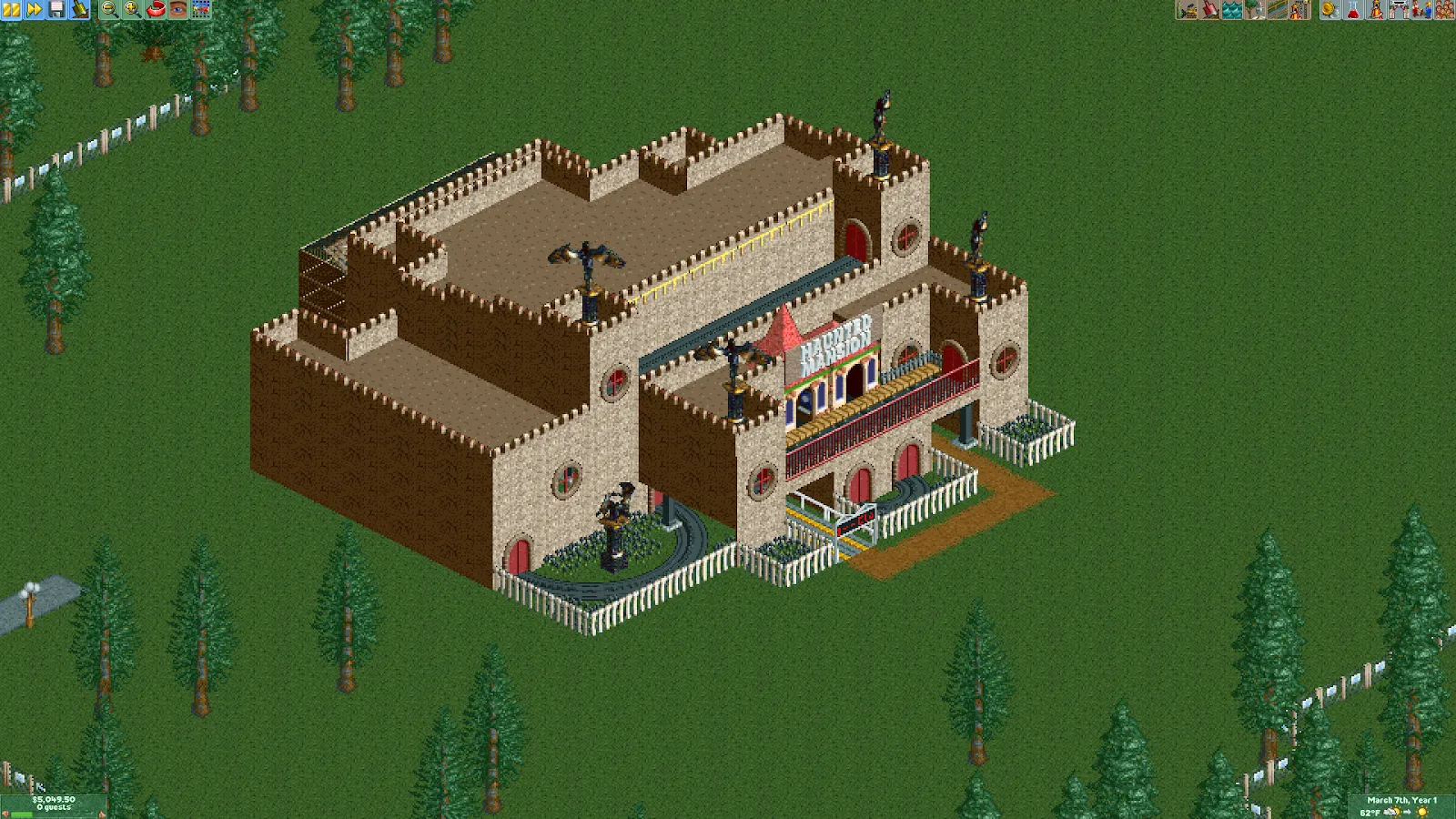The image size is (1456, 819).
Task: Open the floppy disk save menu
Action: [x=57, y=9]
